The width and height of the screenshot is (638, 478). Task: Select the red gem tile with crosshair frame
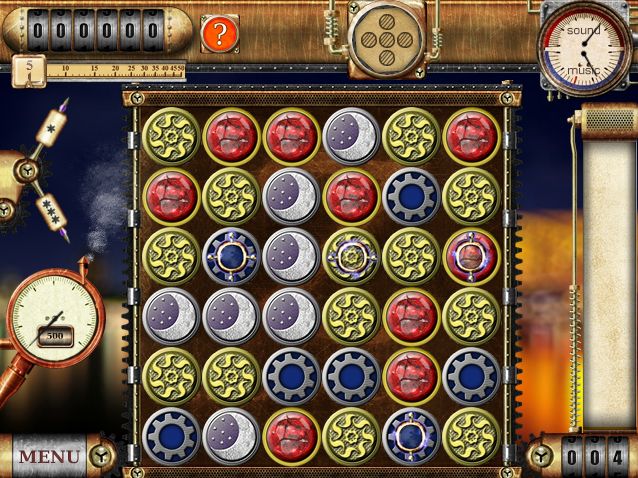click(x=471, y=256)
